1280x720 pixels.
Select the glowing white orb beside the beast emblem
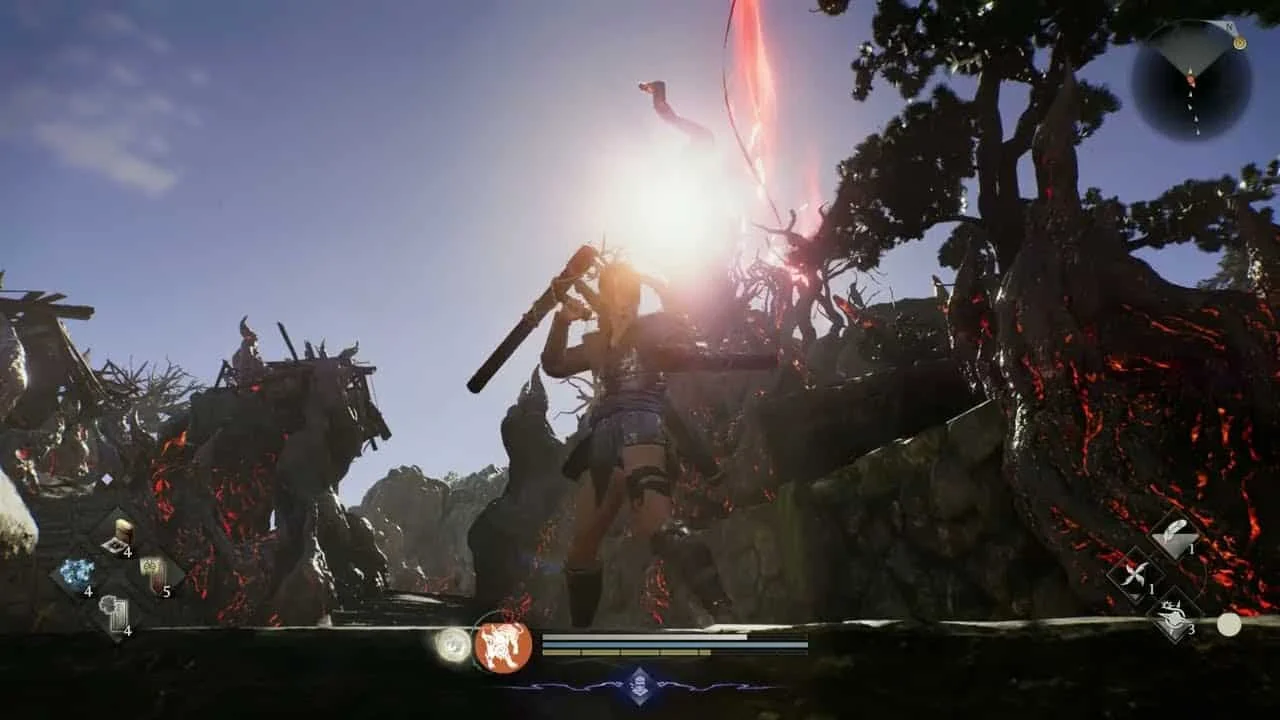[x=453, y=645]
